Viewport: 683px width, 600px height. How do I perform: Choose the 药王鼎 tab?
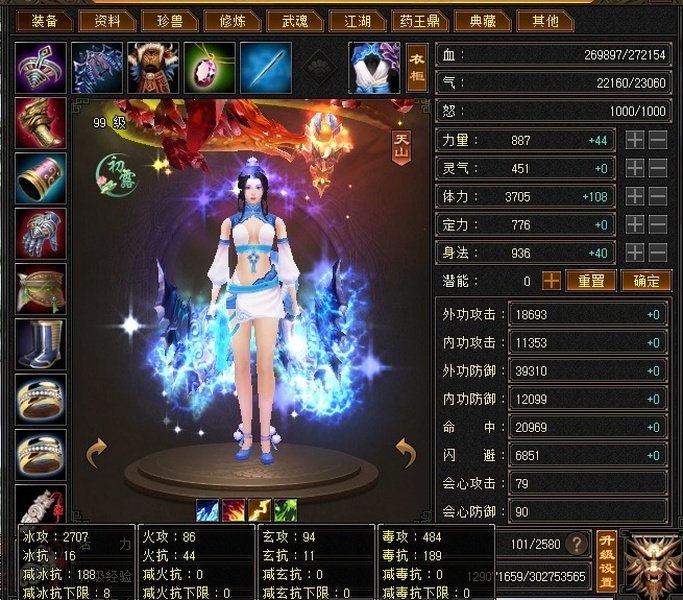coord(418,20)
